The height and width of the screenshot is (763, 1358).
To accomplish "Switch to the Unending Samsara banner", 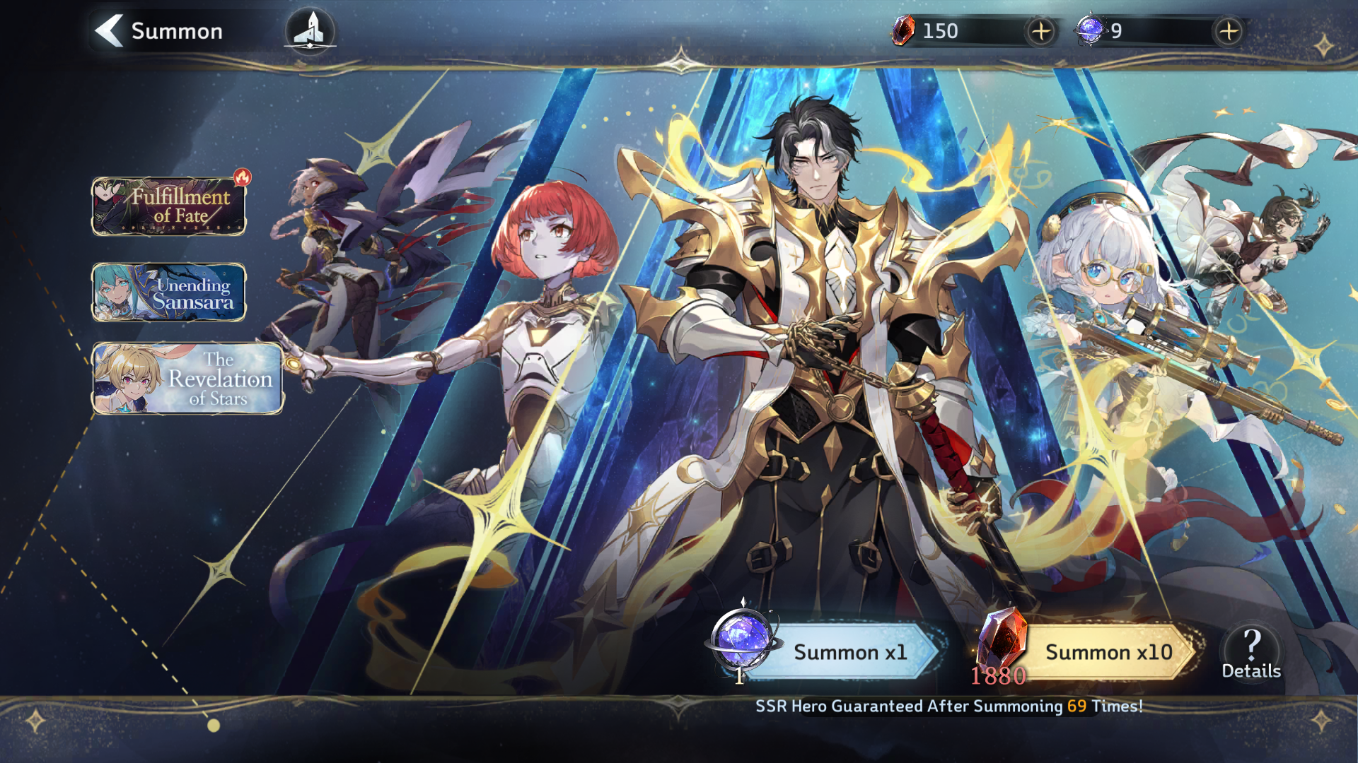I will click(169, 292).
